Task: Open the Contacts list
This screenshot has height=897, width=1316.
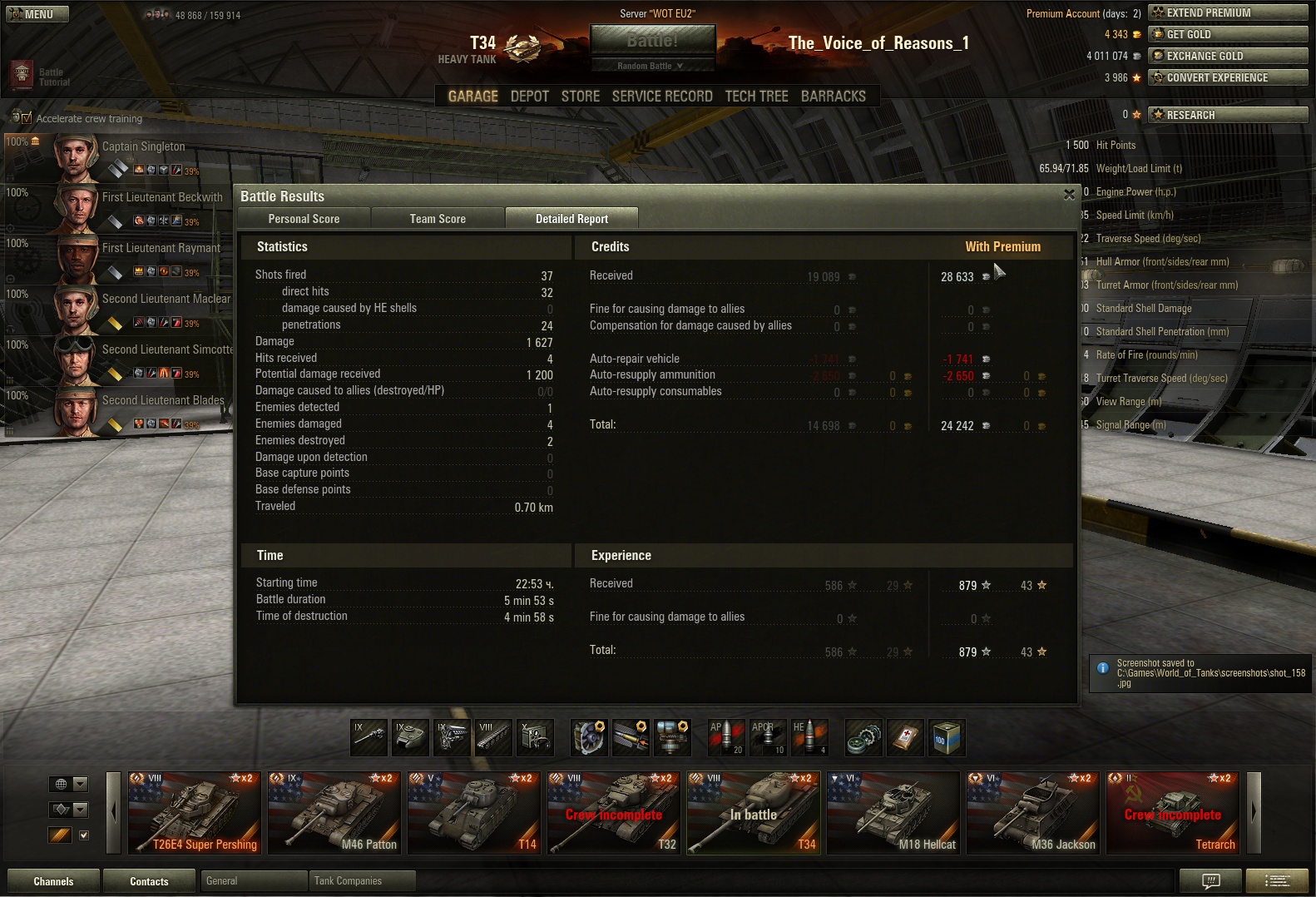Action: 149,881
